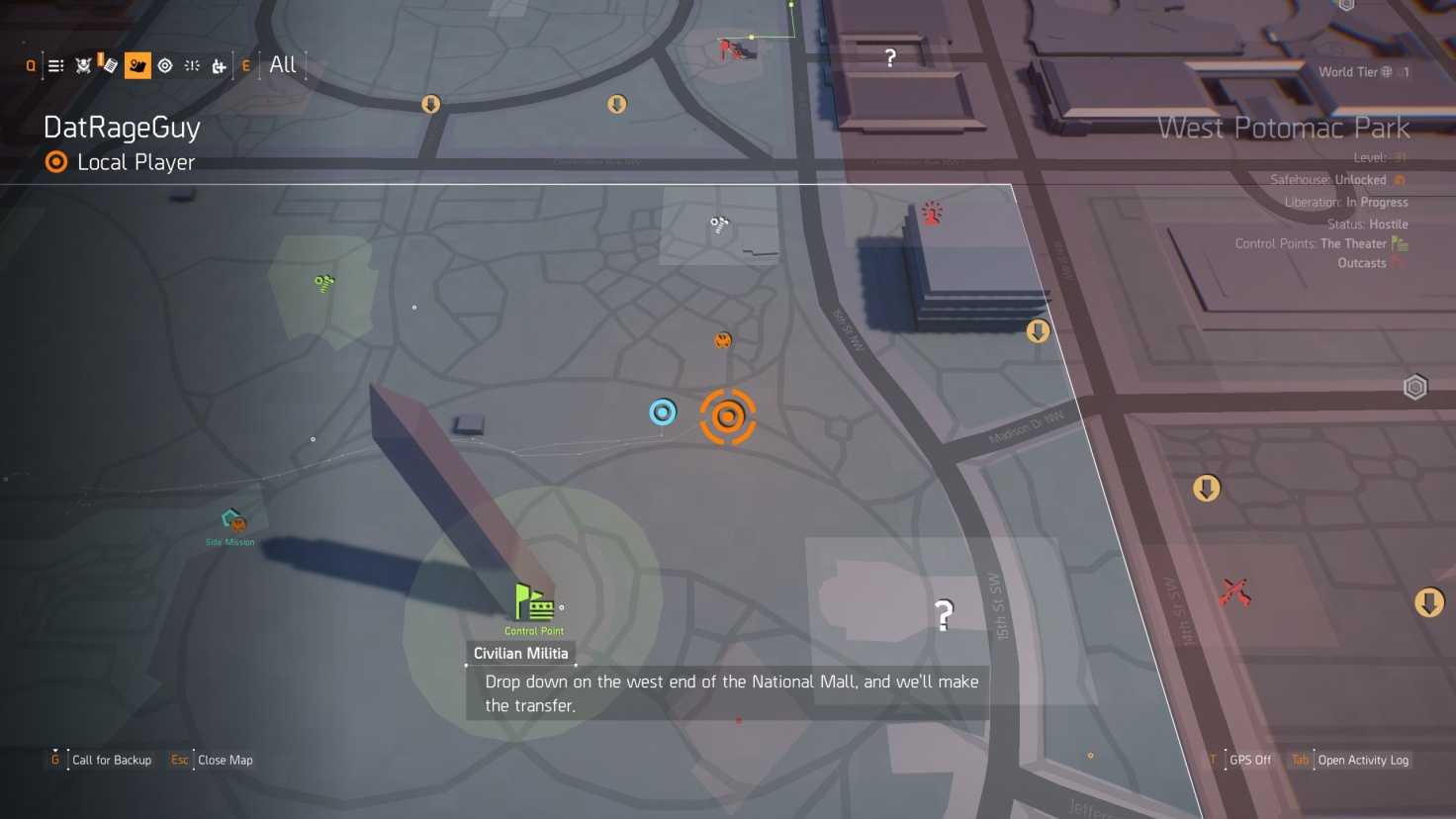This screenshot has width=1456, height=819.
Task: Choose the burst-dots map filter icon
Action: click(x=192, y=66)
